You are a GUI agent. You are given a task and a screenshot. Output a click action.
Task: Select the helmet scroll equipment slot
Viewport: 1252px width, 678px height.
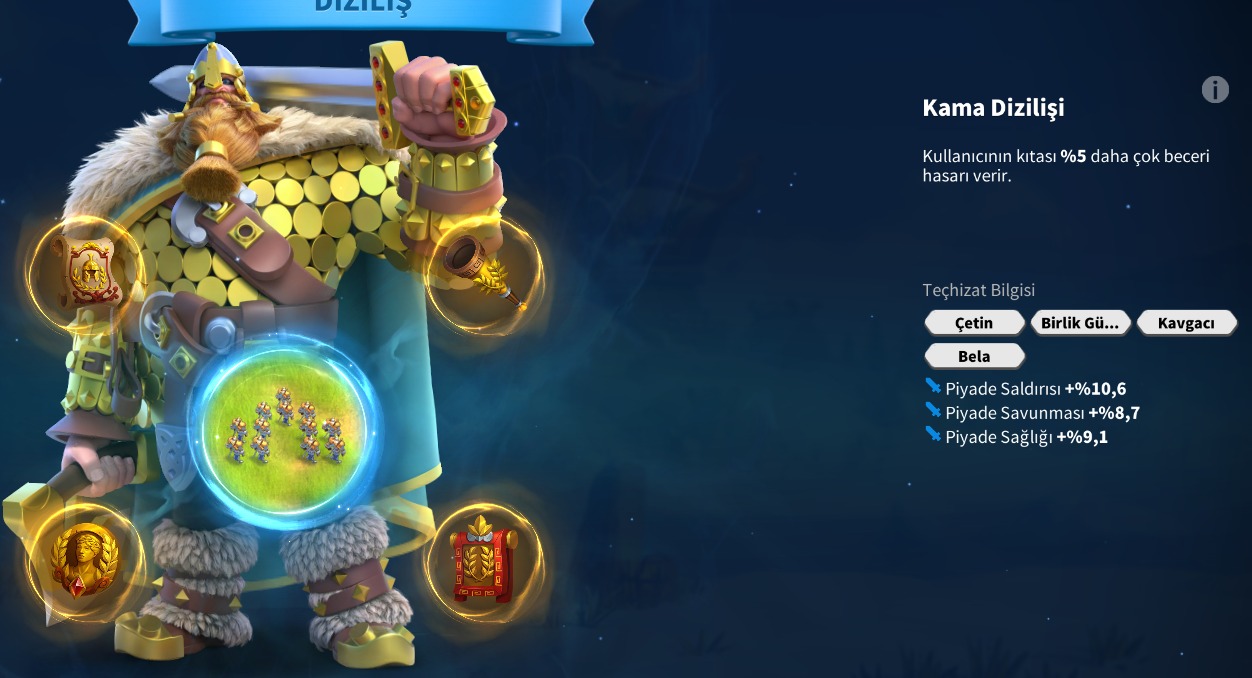(86, 272)
